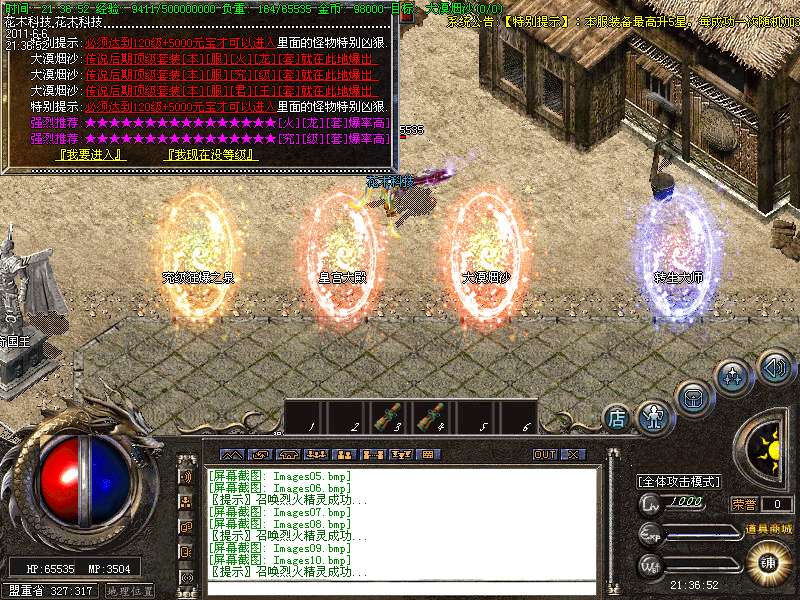This screenshot has width=800, height=600.
Task: Click the top chat channel button on left strip
Action: pyautogui.click(x=187, y=475)
